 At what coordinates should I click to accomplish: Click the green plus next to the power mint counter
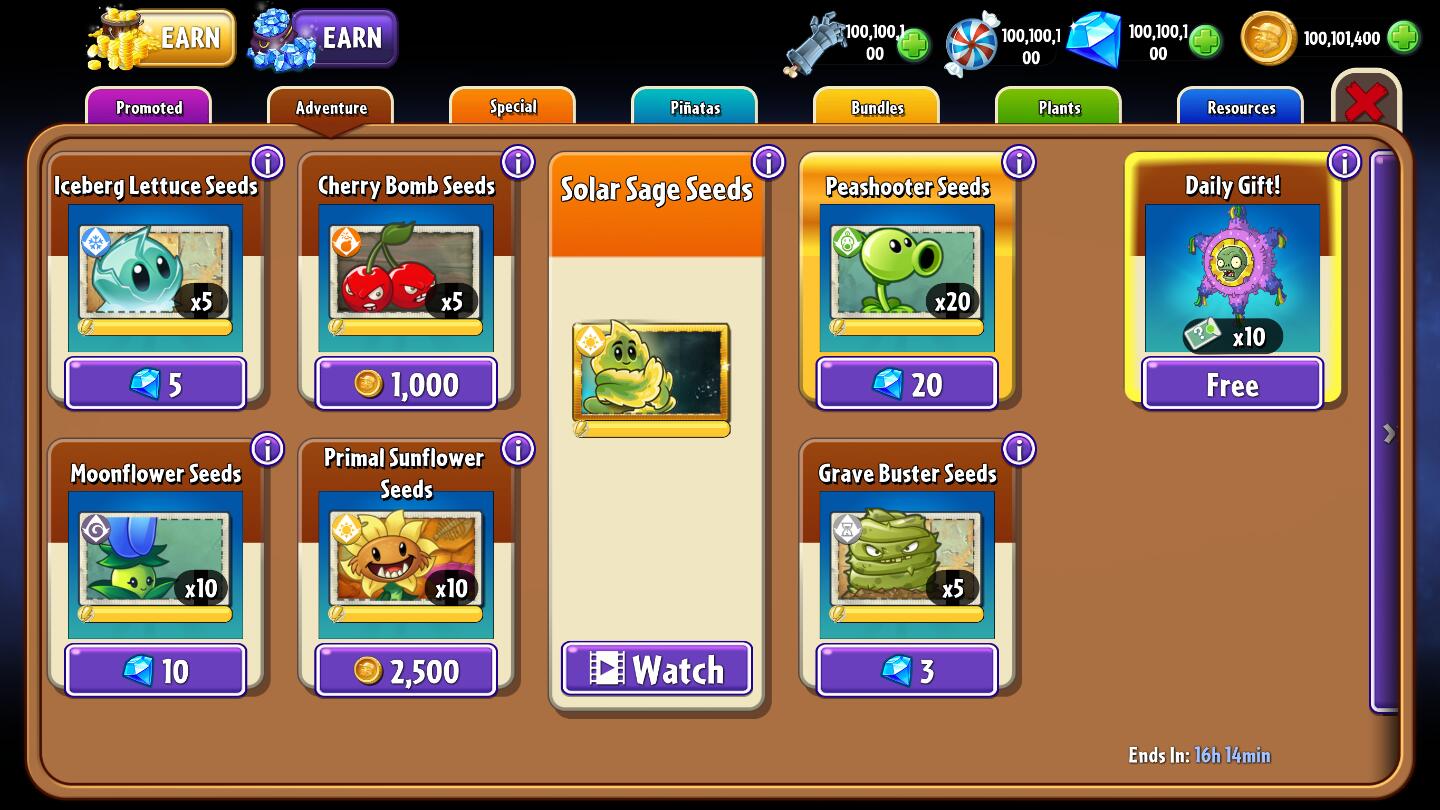click(x=911, y=44)
